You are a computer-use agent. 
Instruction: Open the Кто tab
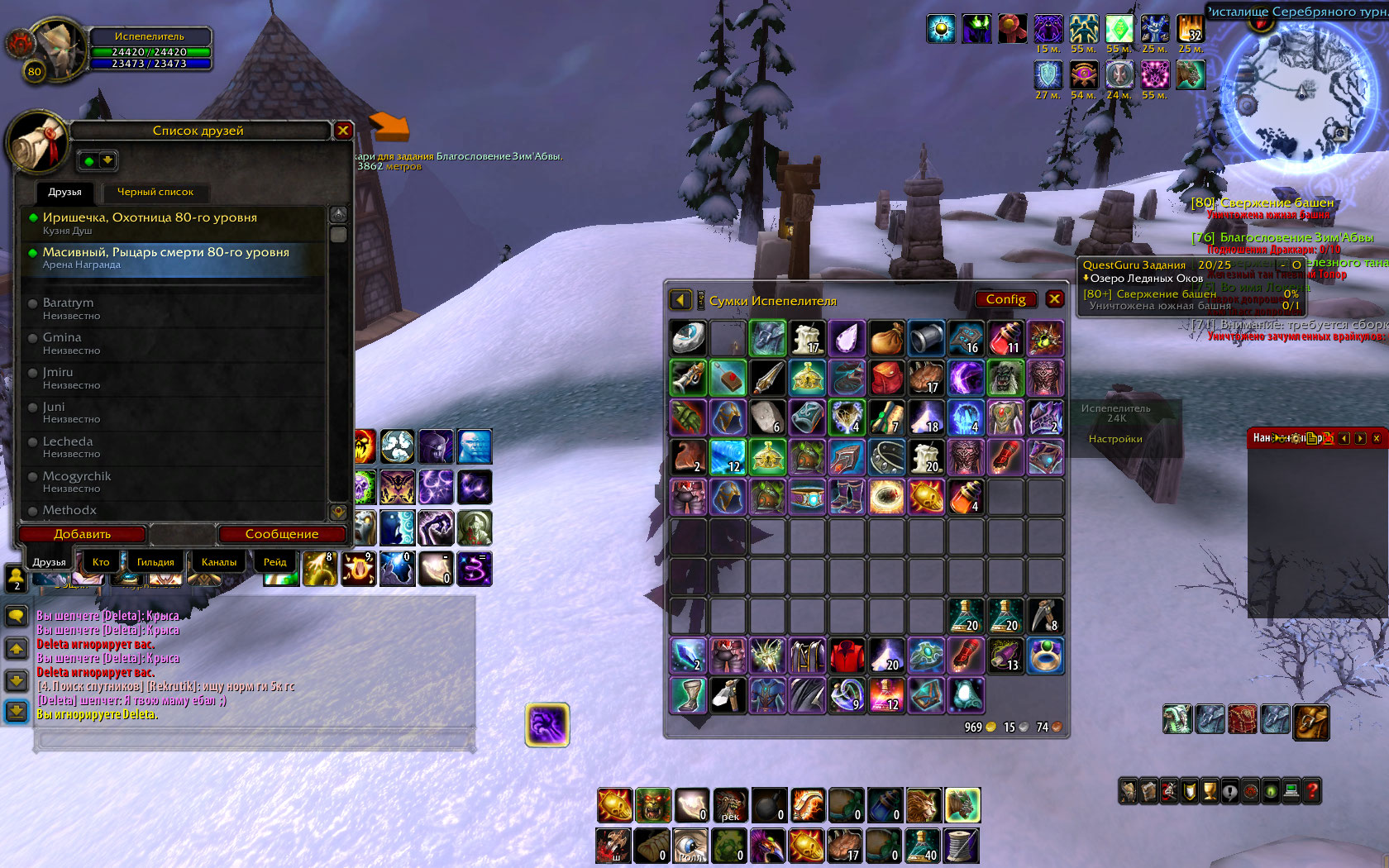[101, 562]
